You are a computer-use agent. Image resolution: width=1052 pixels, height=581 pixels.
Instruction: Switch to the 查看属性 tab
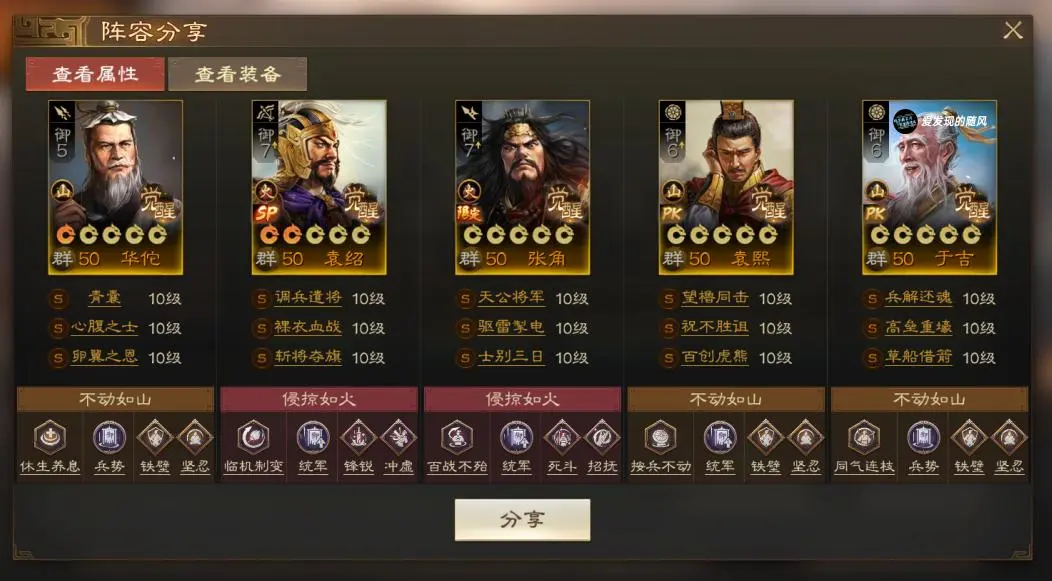tap(95, 74)
